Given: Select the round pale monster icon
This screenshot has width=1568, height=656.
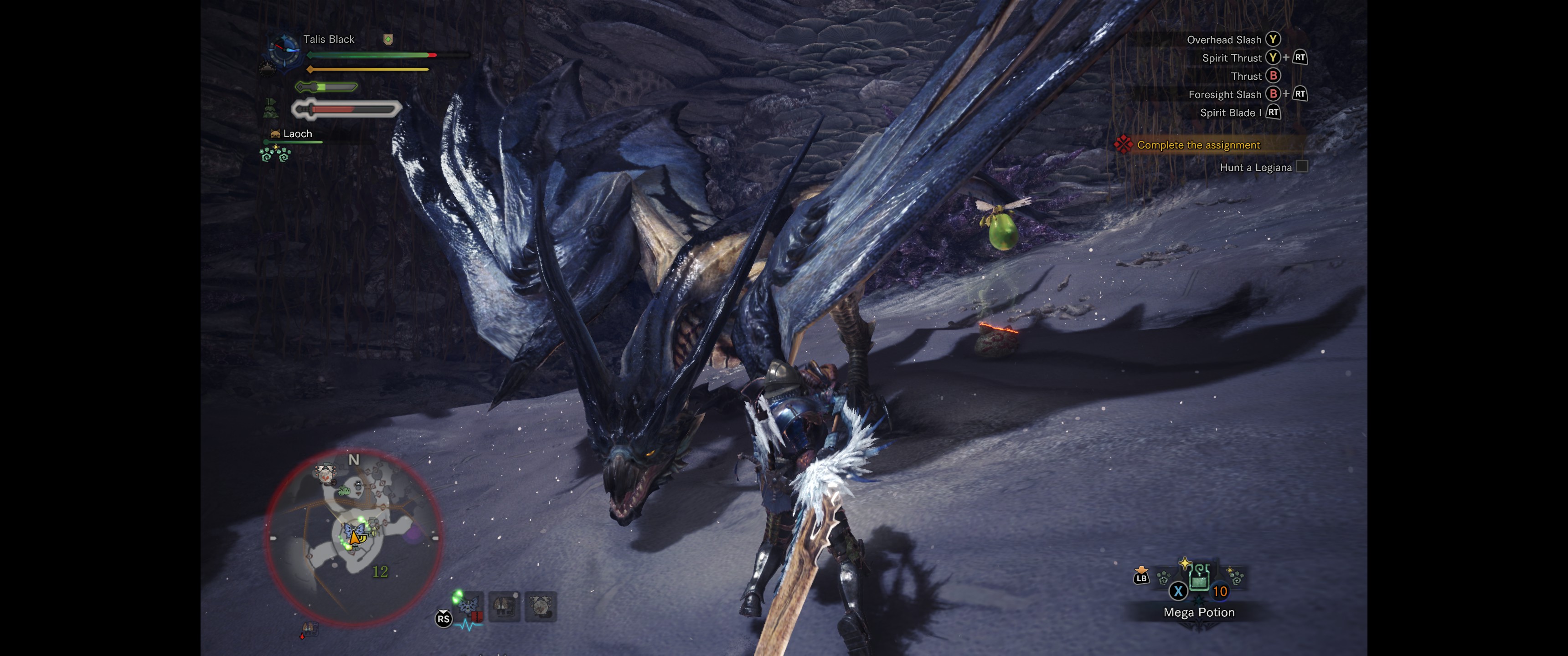Looking at the screenshot, I should [540, 607].
